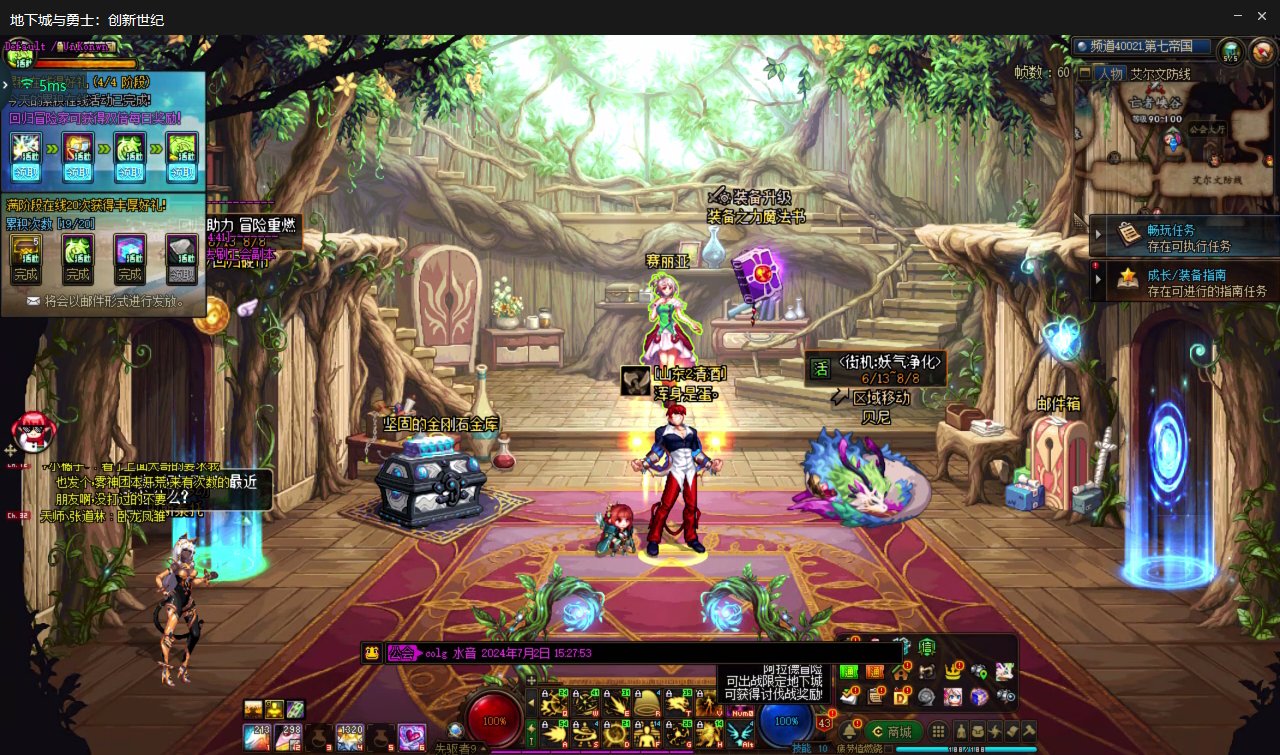Viewport: 1280px width, 755px height.
Task: Click the gold crown icon in the menu panel
Action: 953,671
